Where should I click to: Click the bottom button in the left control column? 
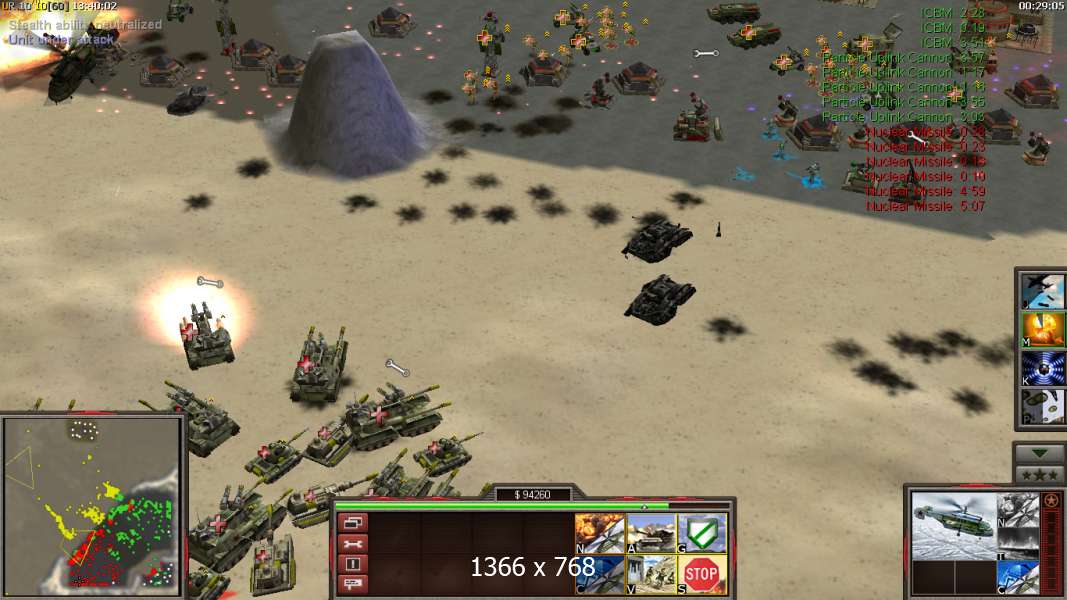[x=353, y=583]
